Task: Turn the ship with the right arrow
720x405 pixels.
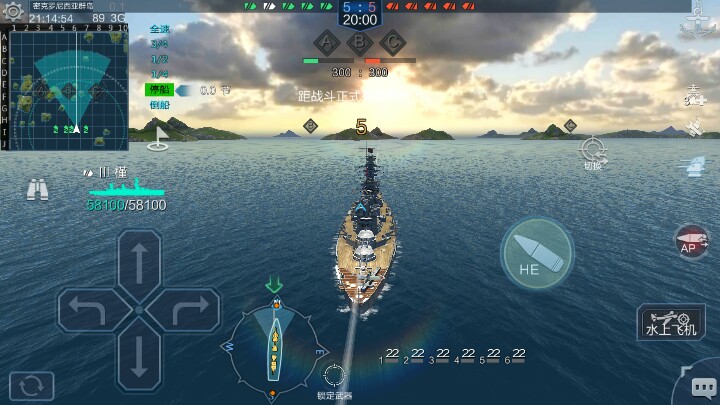Action: pyautogui.click(x=189, y=312)
